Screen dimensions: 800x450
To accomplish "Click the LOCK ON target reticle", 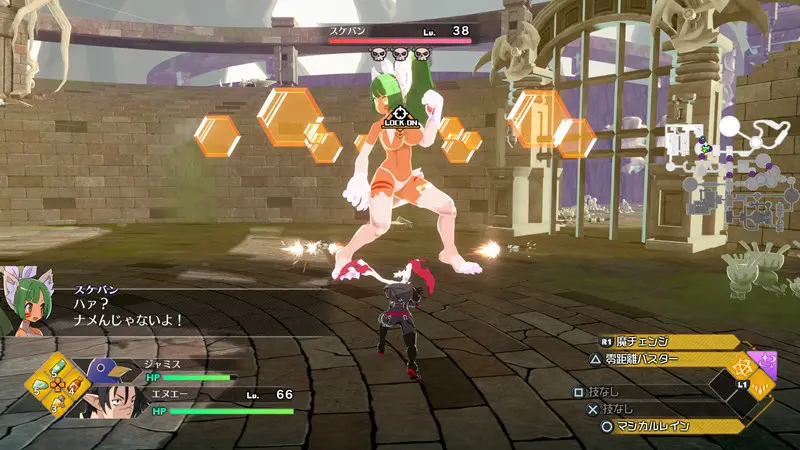I will click(x=400, y=115).
